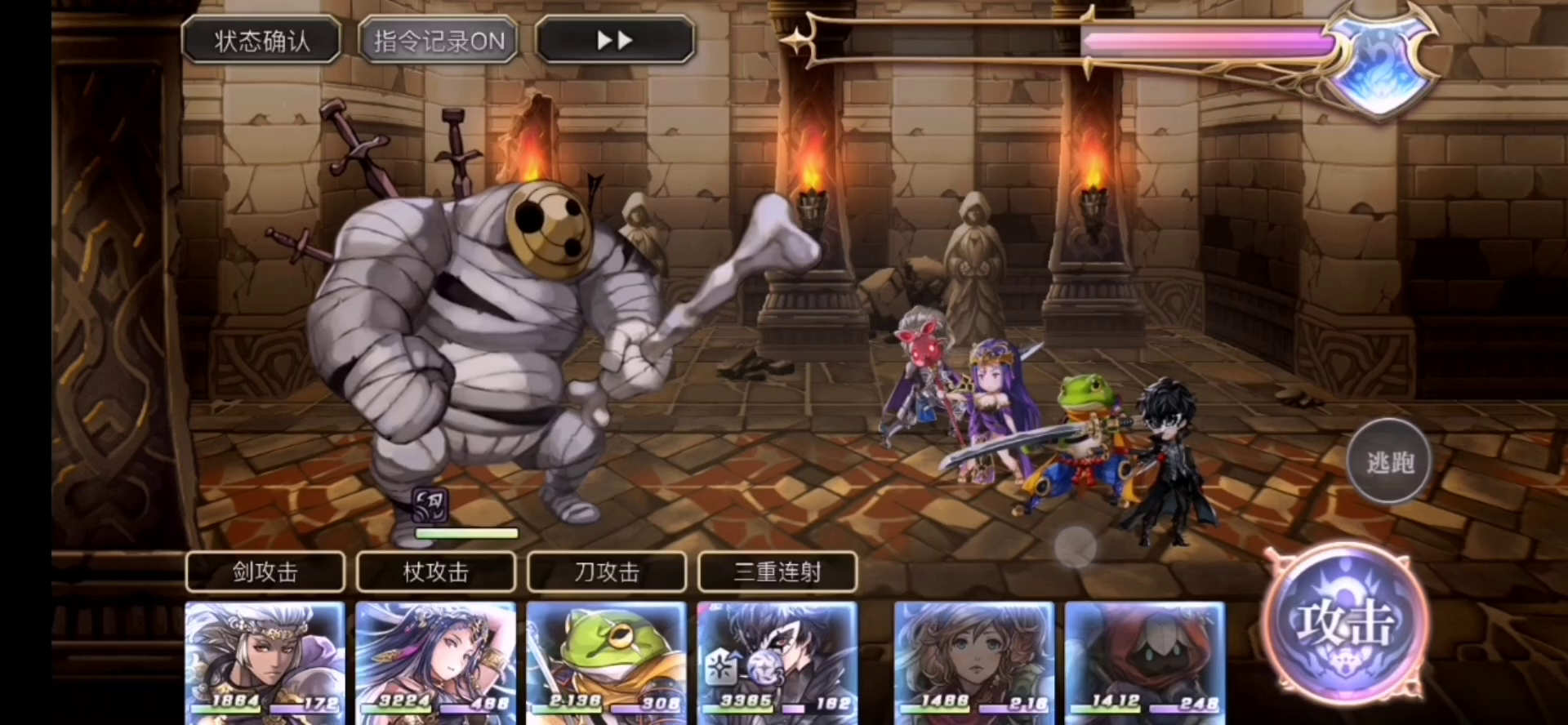
Task: Choose the 刀攻击 blade attack command
Action: (x=607, y=572)
